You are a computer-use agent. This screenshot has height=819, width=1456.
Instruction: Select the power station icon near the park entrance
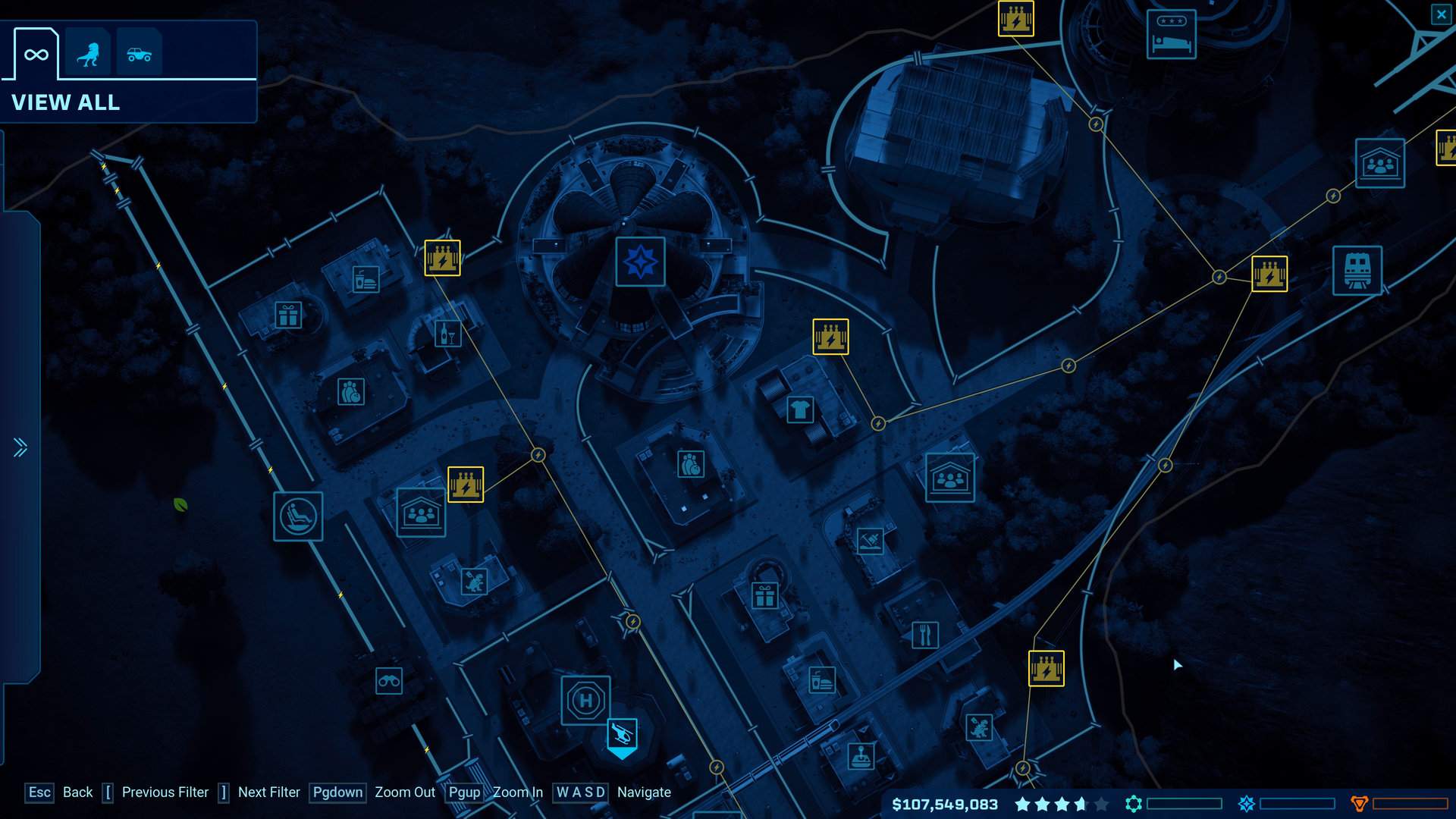tap(442, 258)
